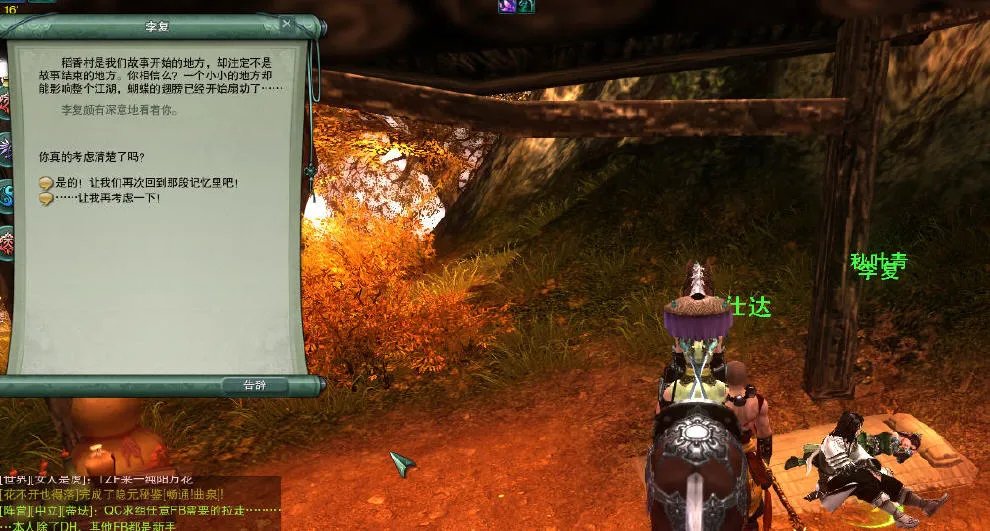
Task: Click player name 花不开也得落 in chat
Action: coord(39,494)
